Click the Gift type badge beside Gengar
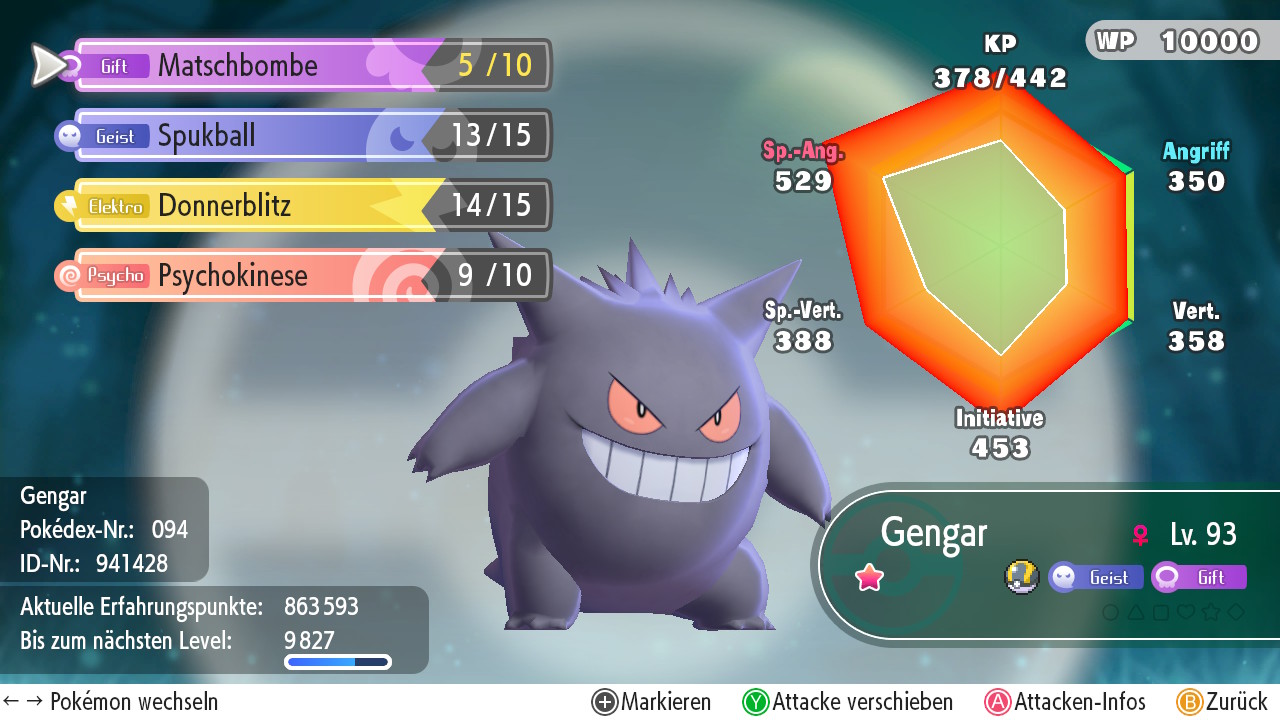1280x720 pixels. (x=1198, y=577)
